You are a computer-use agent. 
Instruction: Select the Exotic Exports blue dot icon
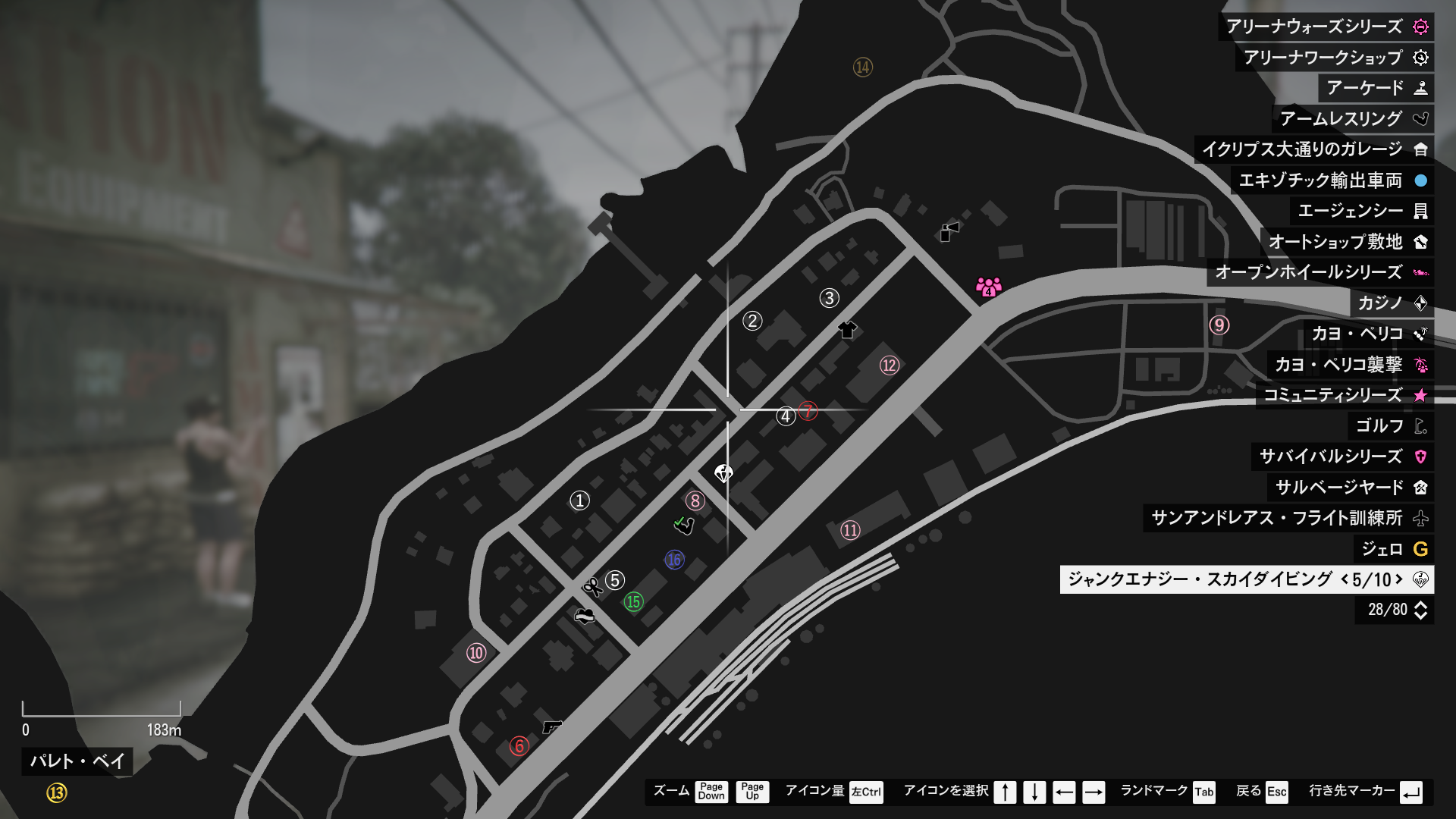point(1422,179)
